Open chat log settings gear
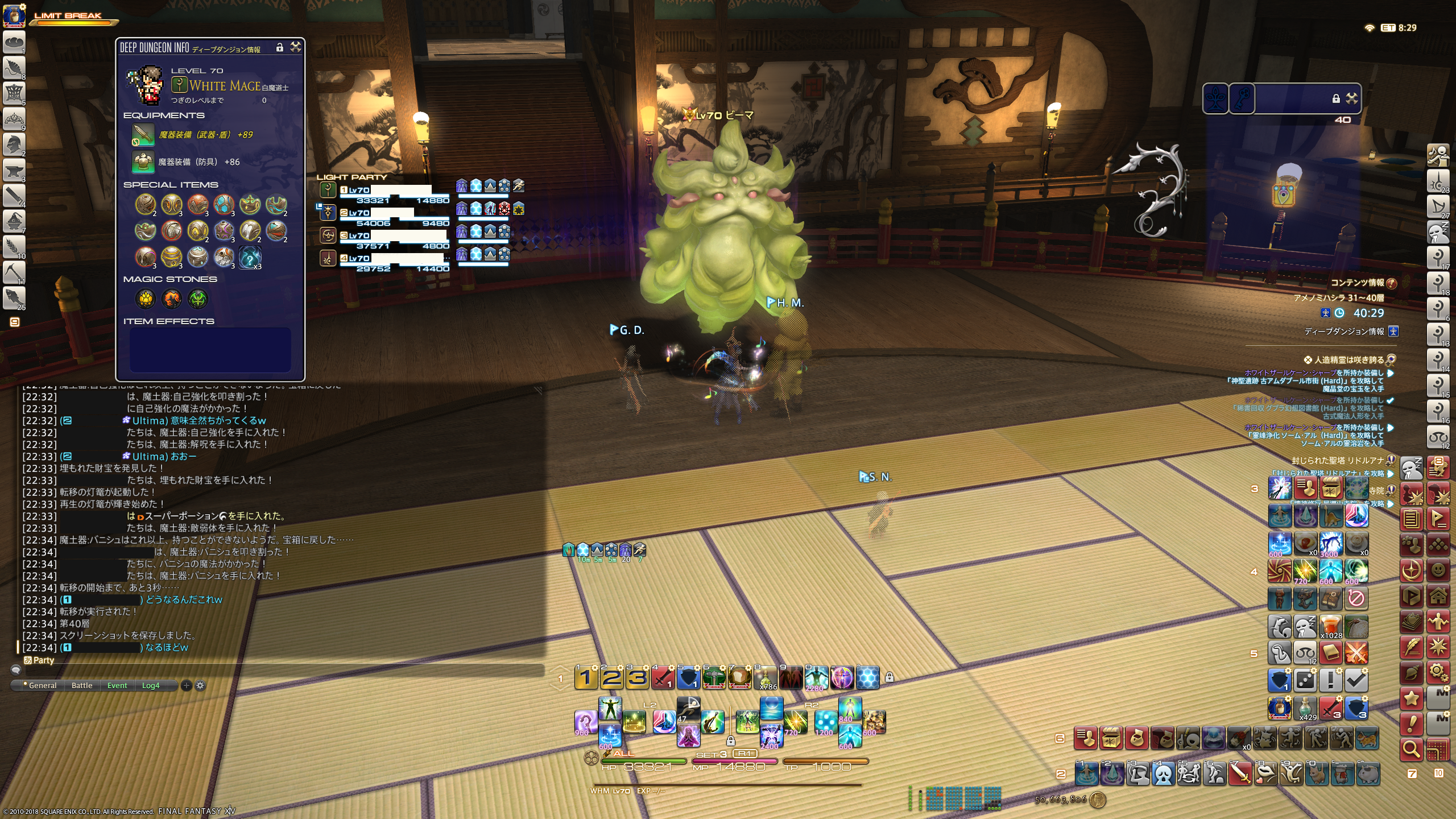This screenshot has height=819, width=1456. [x=200, y=685]
